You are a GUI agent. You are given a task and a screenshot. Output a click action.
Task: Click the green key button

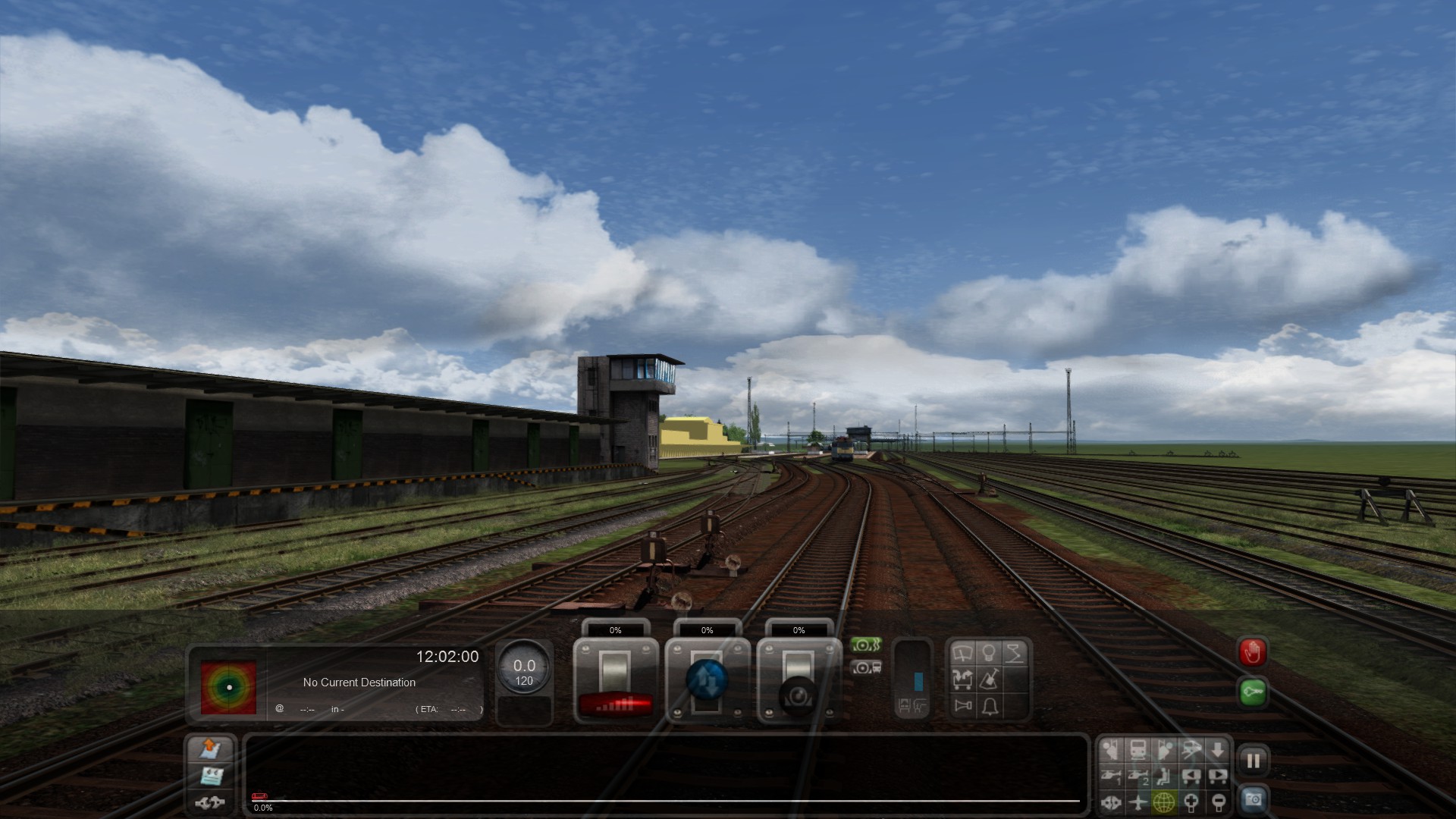point(1252,692)
